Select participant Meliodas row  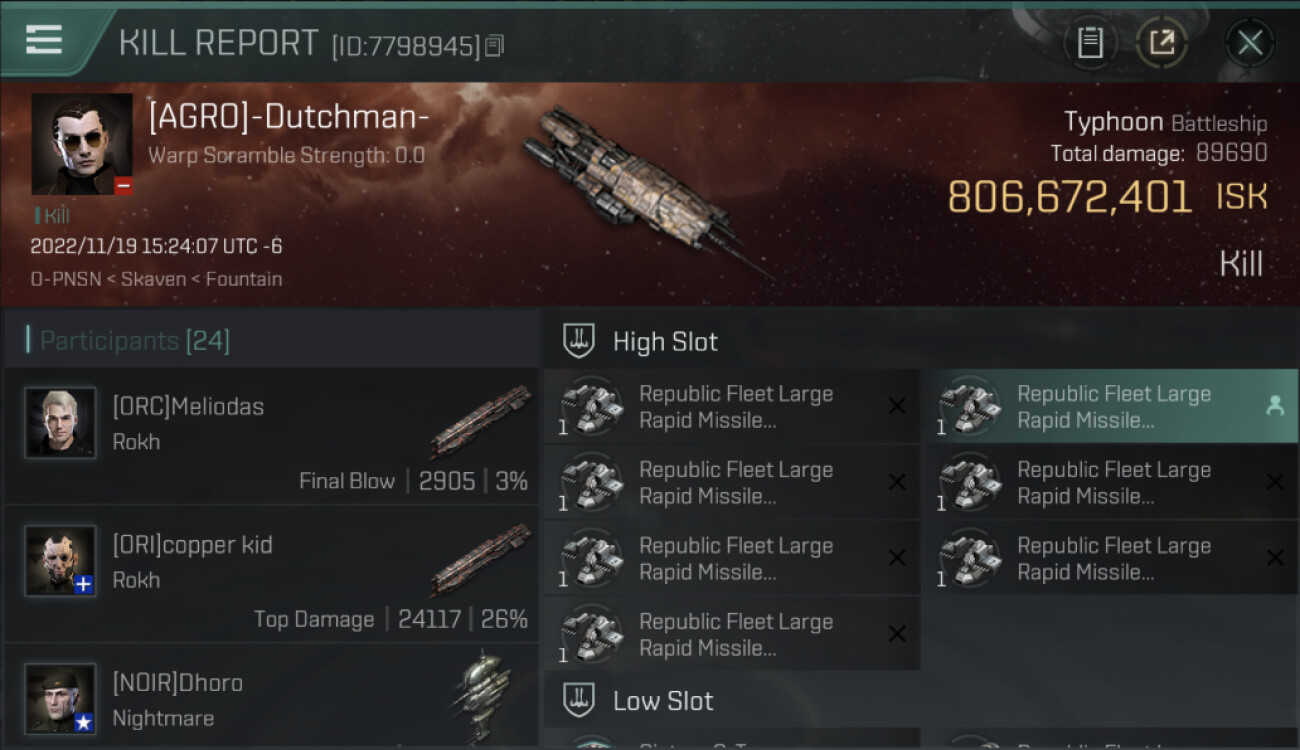(x=272, y=436)
